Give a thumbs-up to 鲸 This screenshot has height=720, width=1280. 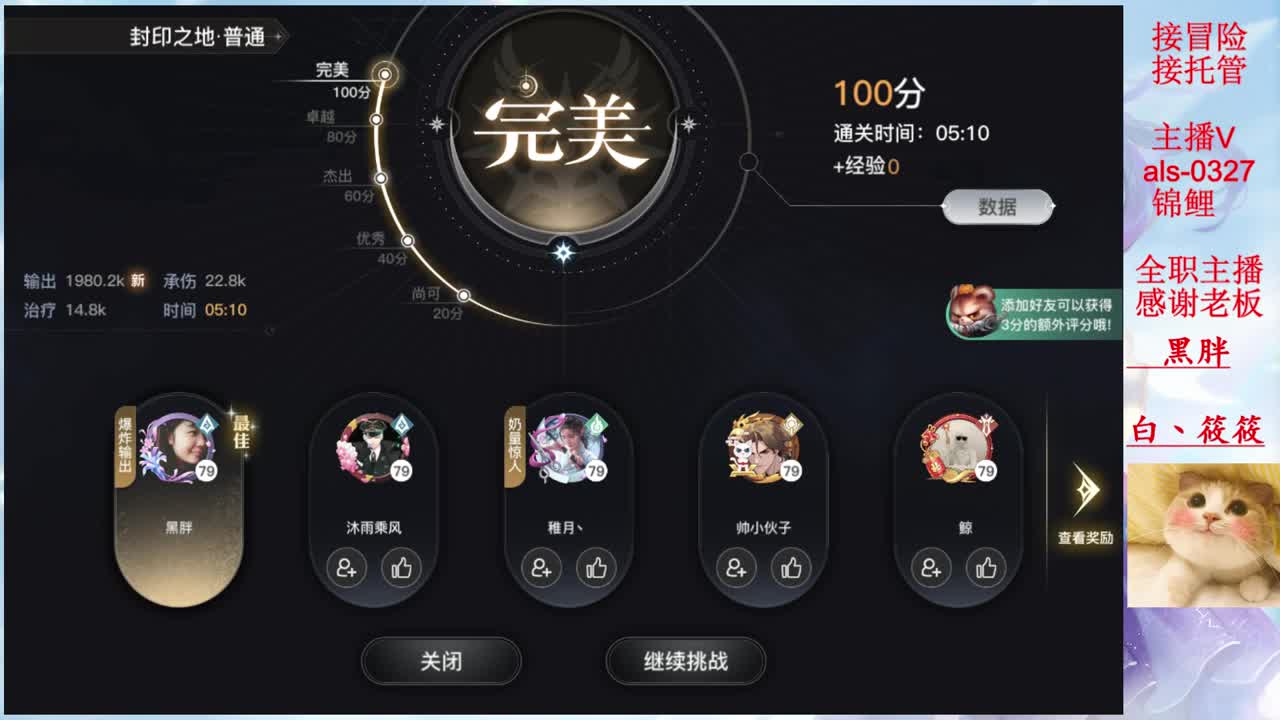tap(986, 570)
